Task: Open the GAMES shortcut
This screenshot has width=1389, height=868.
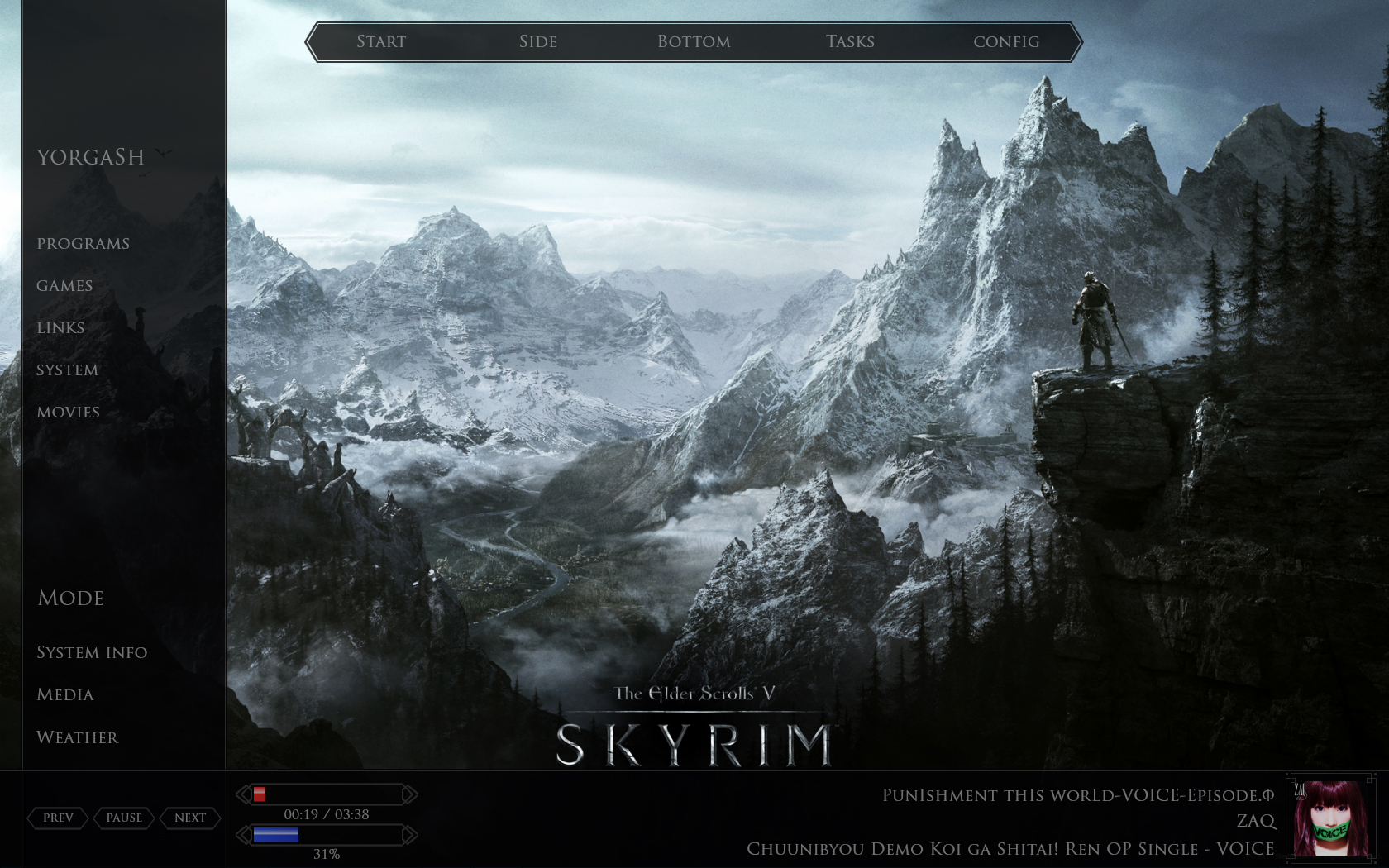Action: click(64, 285)
